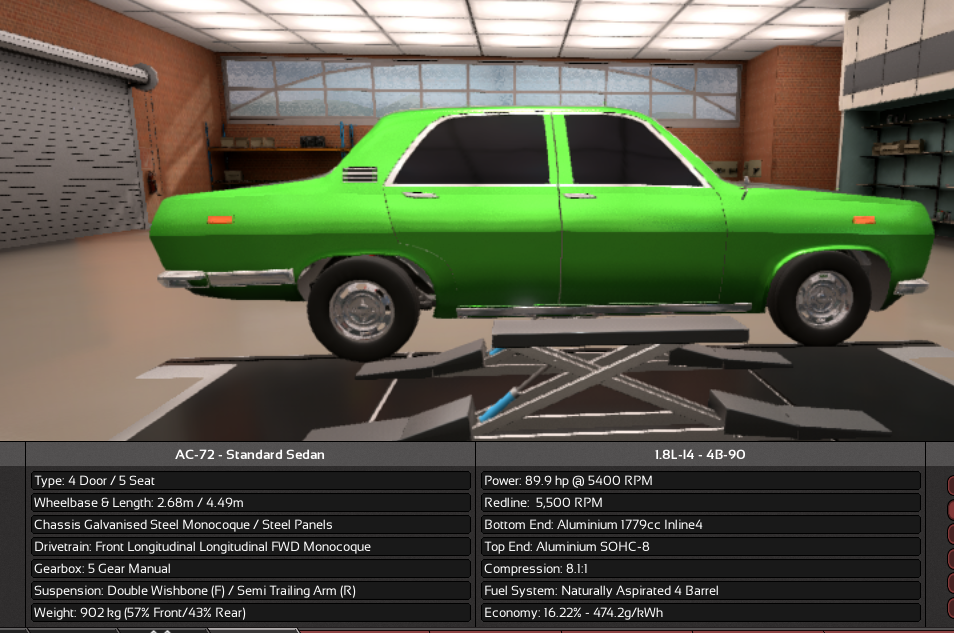Screen dimensions: 954x633
Task: Select the 1.8L-I4 4B-90 engine header
Action: (700, 455)
